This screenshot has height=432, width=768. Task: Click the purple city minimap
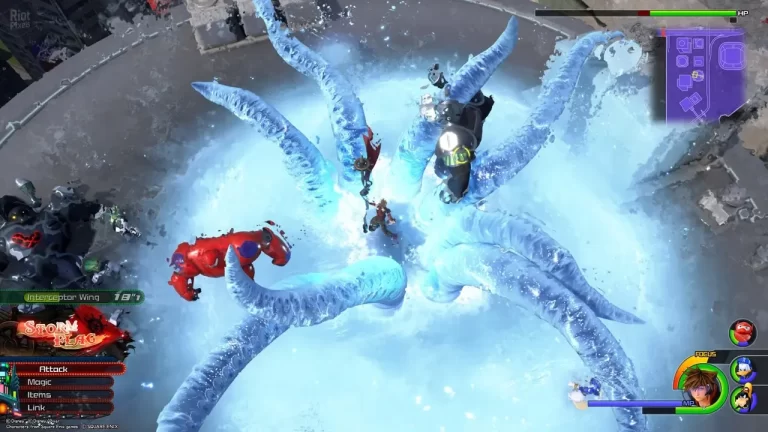(x=707, y=76)
